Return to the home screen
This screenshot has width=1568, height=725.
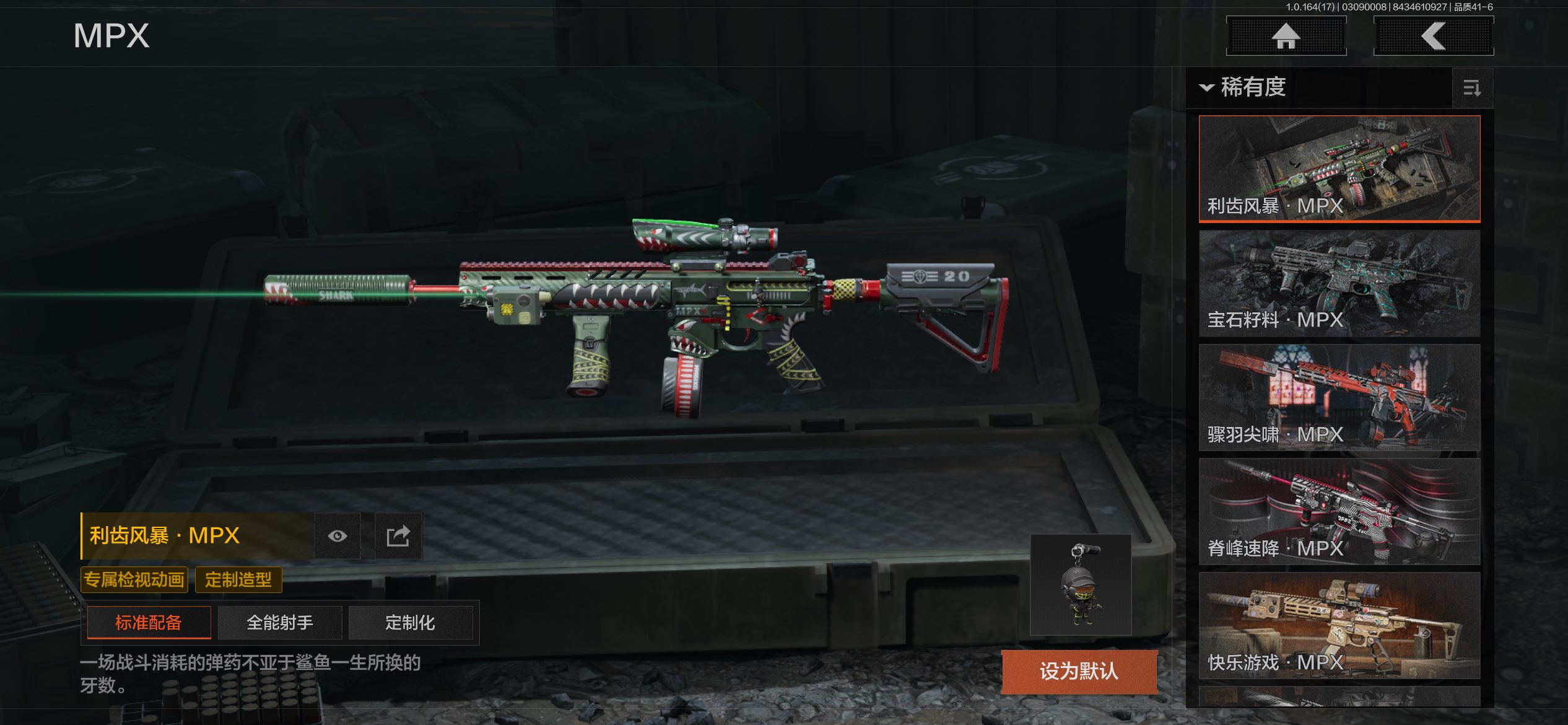(x=1286, y=36)
